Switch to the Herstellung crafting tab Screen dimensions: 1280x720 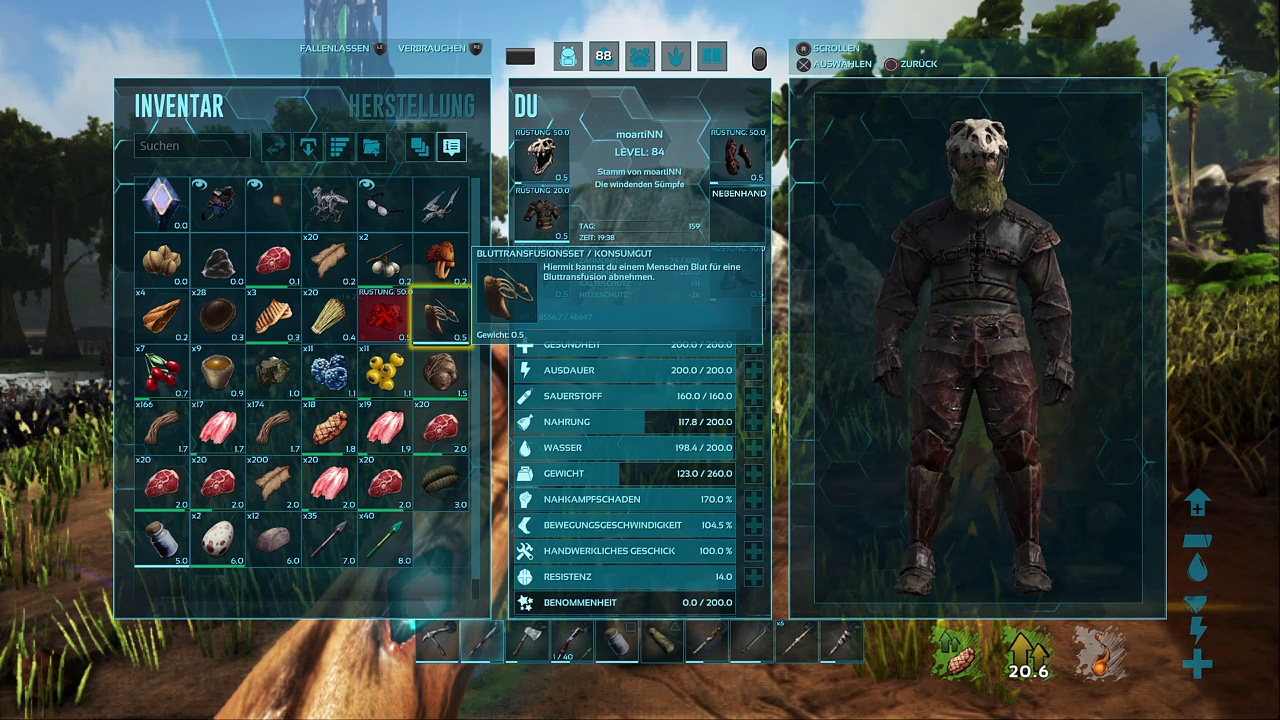411,106
